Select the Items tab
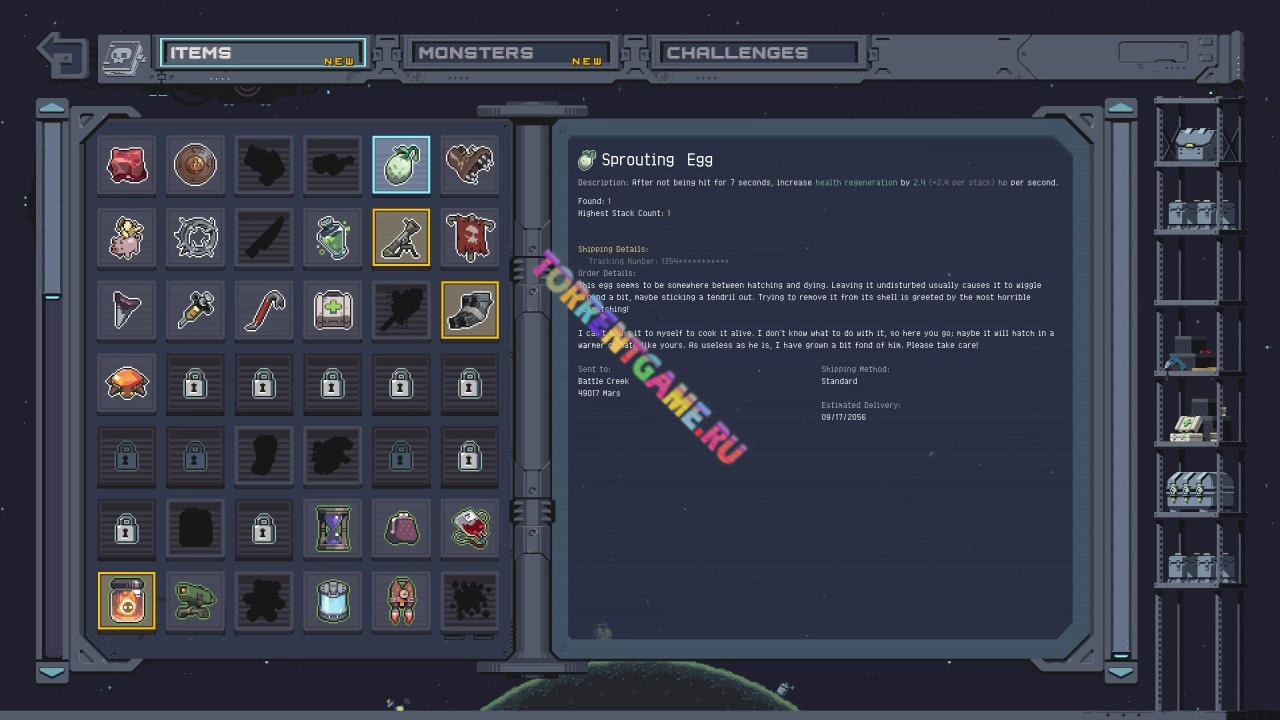1280x720 pixels. coord(262,53)
